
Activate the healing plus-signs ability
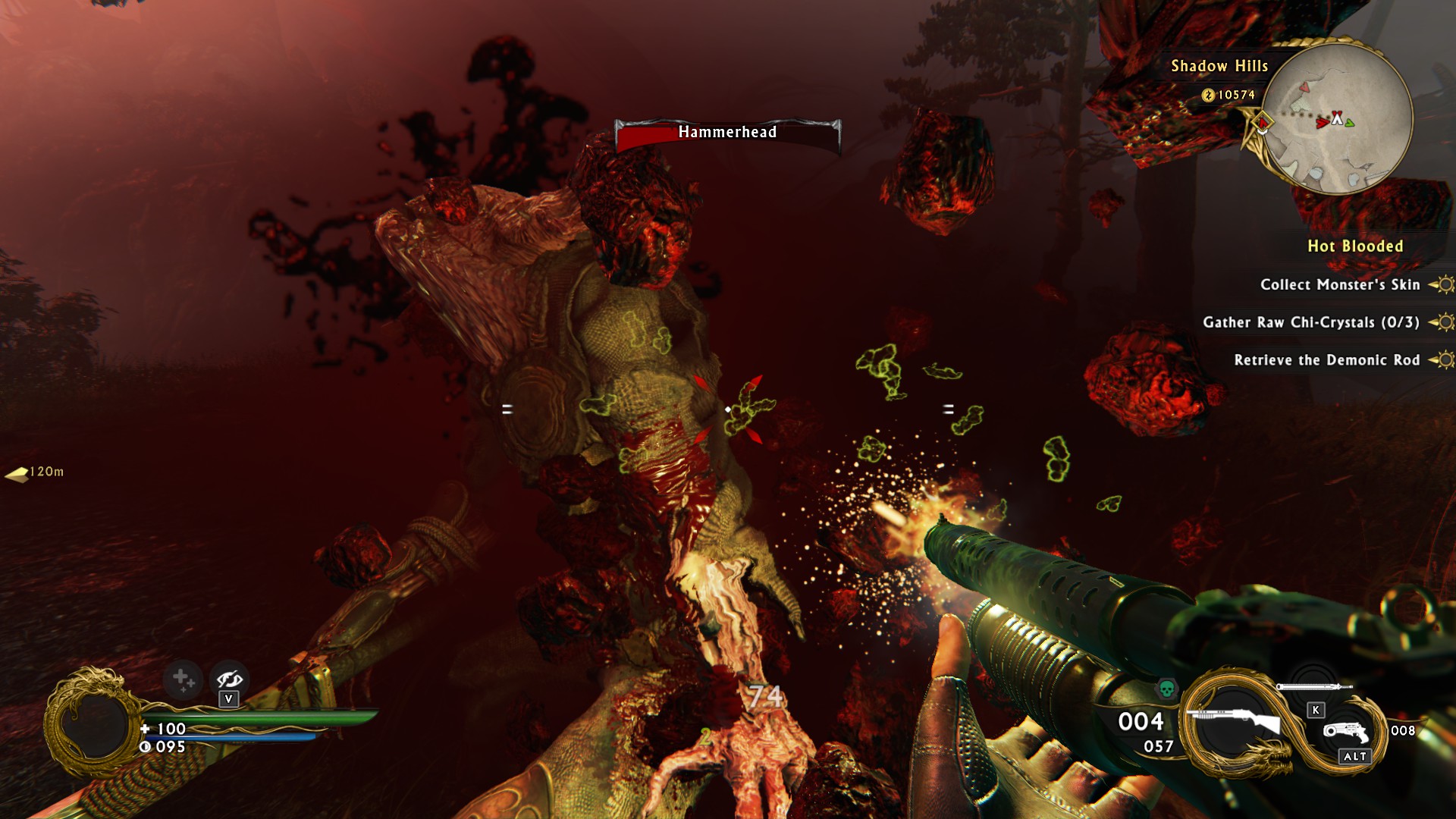coord(184,679)
